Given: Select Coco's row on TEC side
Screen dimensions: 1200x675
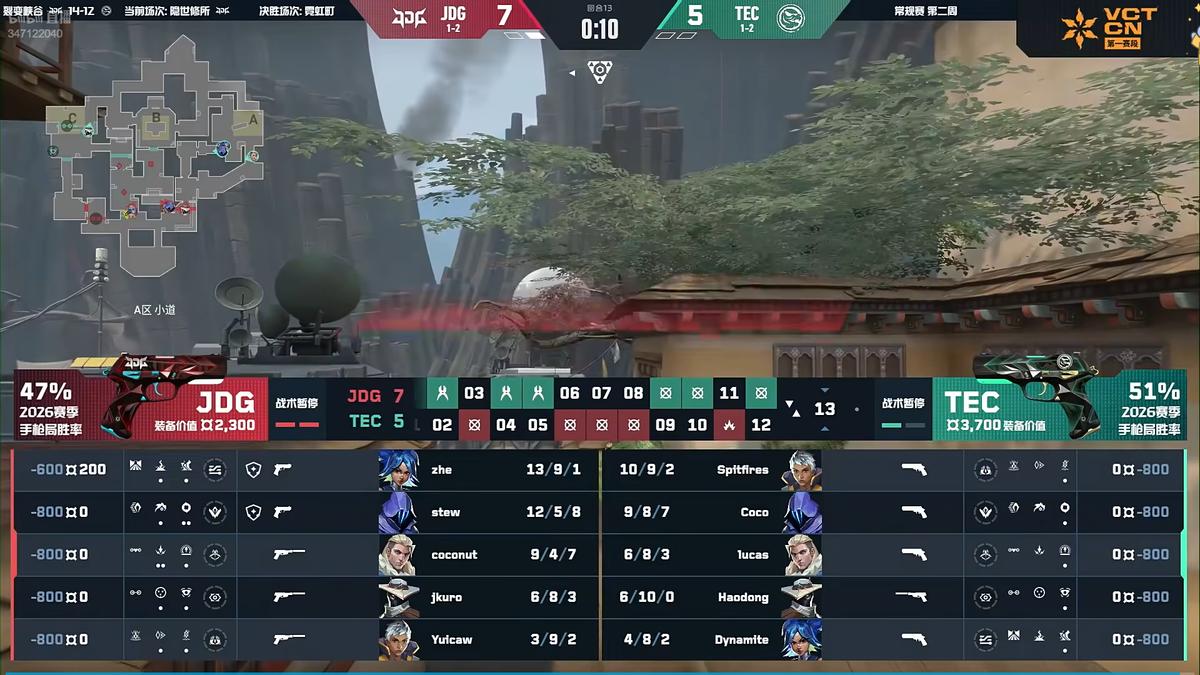Looking at the screenshot, I should coord(754,512).
